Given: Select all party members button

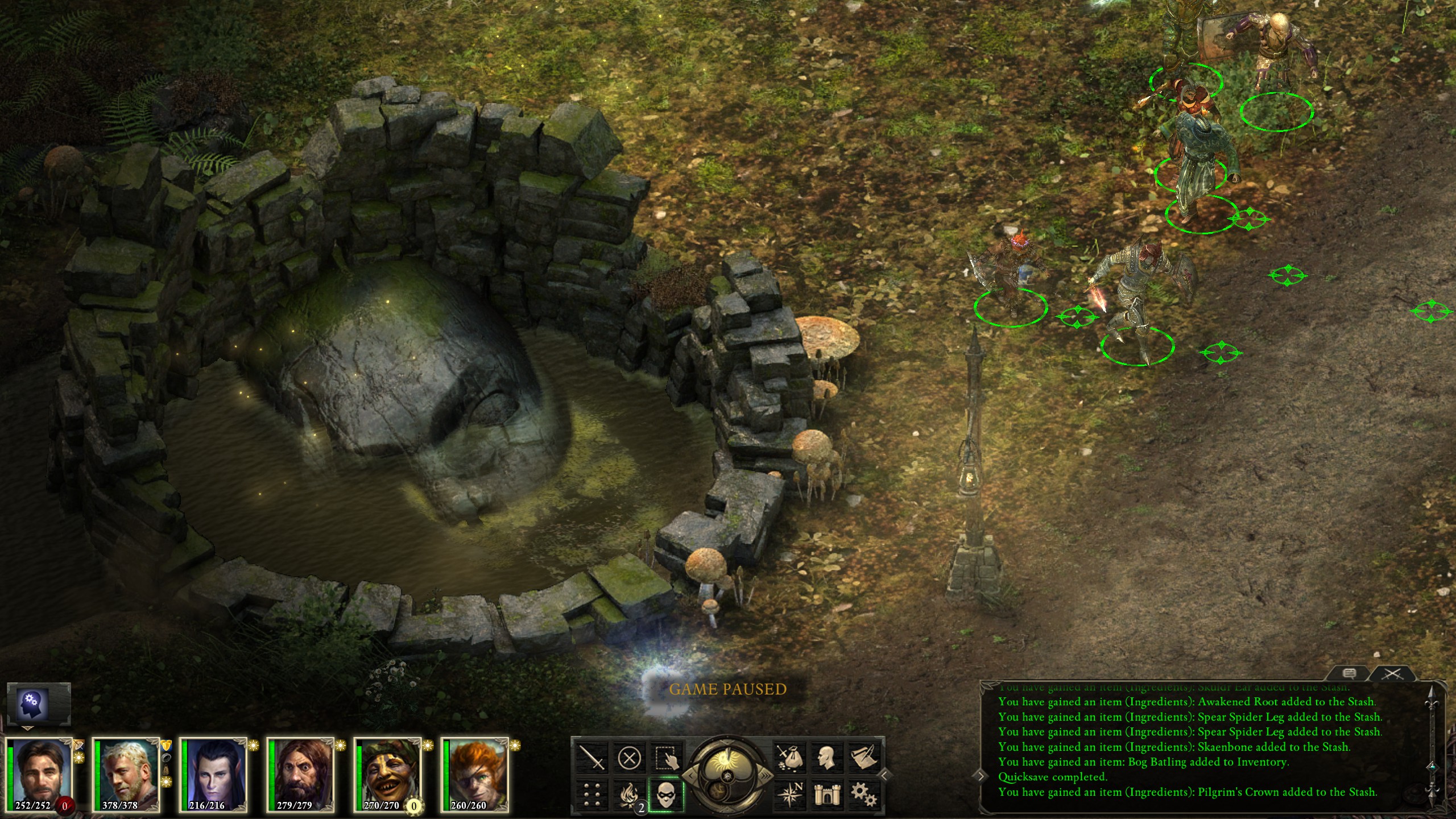Looking at the screenshot, I should tap(666, 758).
